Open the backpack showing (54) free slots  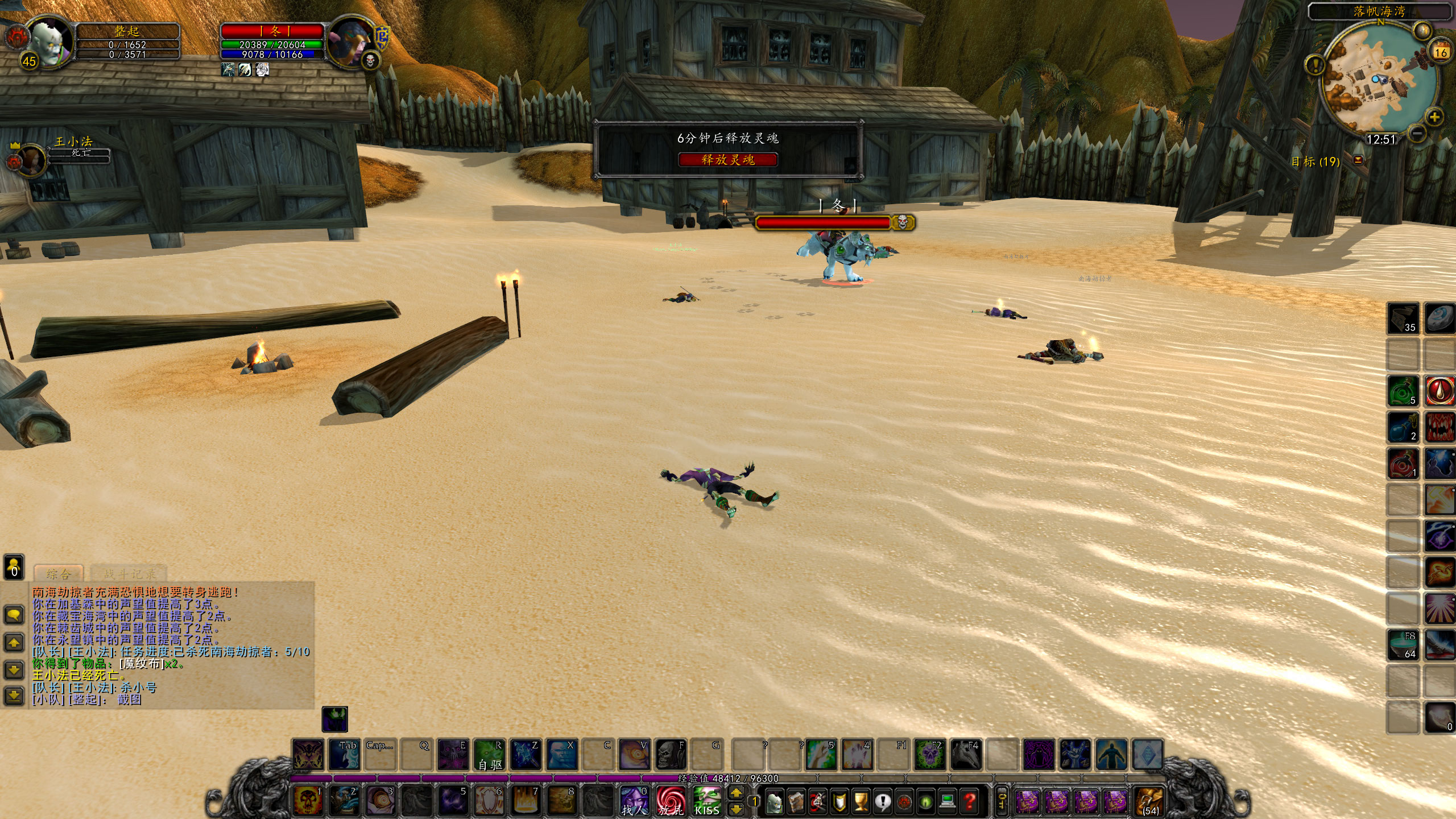[1149, 802]
